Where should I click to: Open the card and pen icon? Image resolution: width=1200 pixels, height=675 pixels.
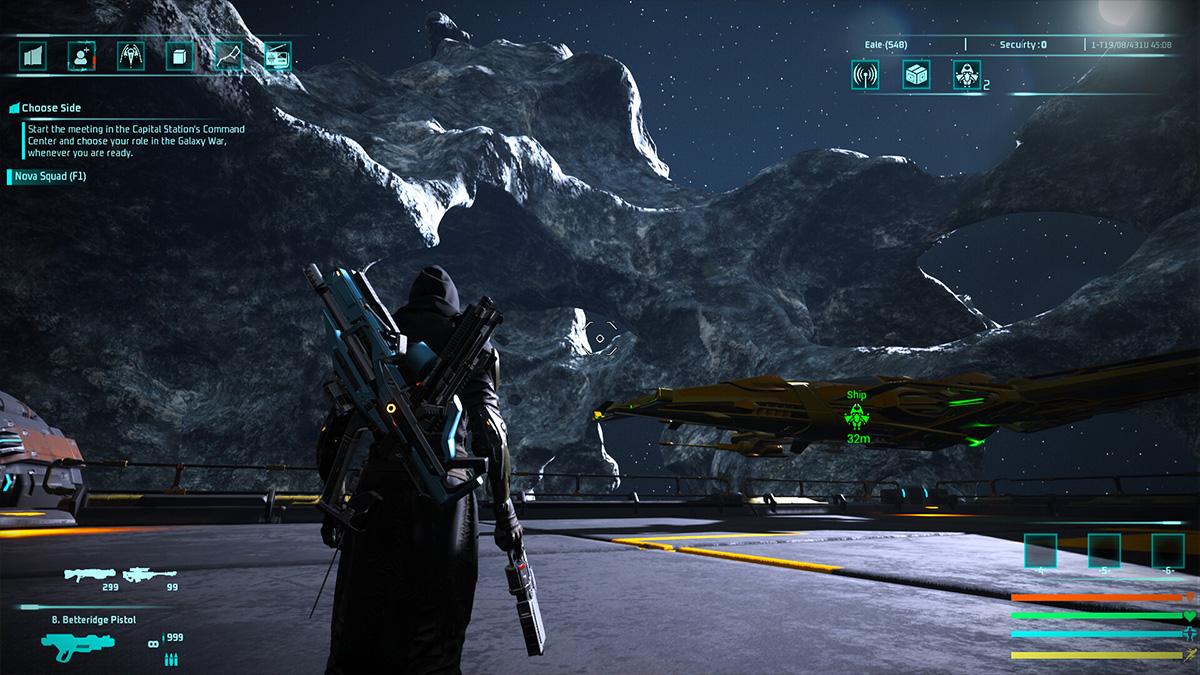point(278,56)
